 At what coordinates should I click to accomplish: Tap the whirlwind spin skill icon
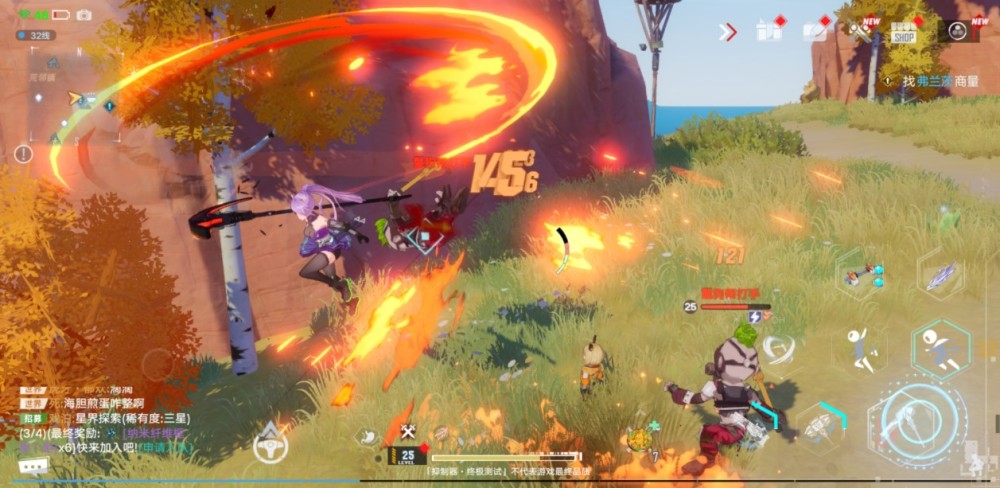[777, 348]
